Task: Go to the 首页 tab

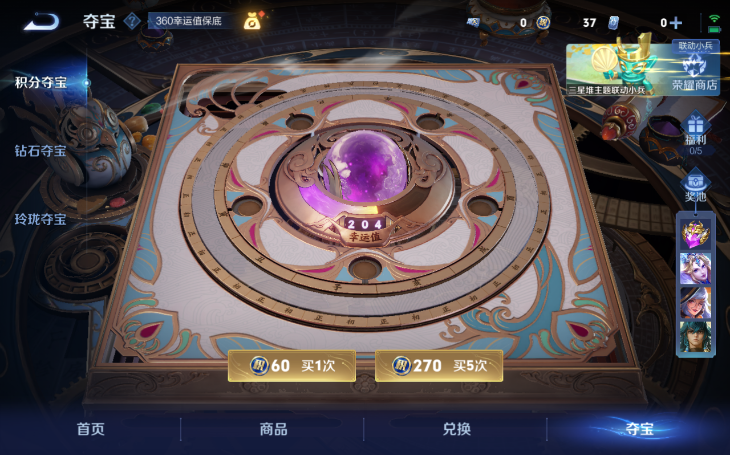Action: [x=91, y=429]
